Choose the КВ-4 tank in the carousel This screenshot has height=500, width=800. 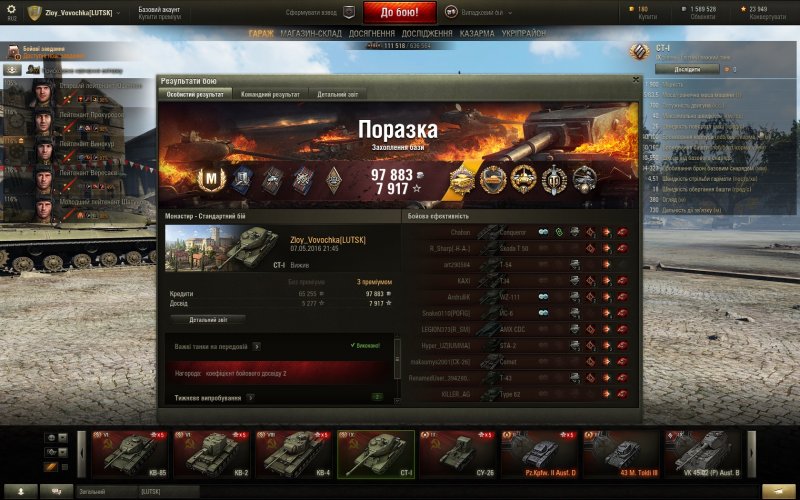coord(293,454)
